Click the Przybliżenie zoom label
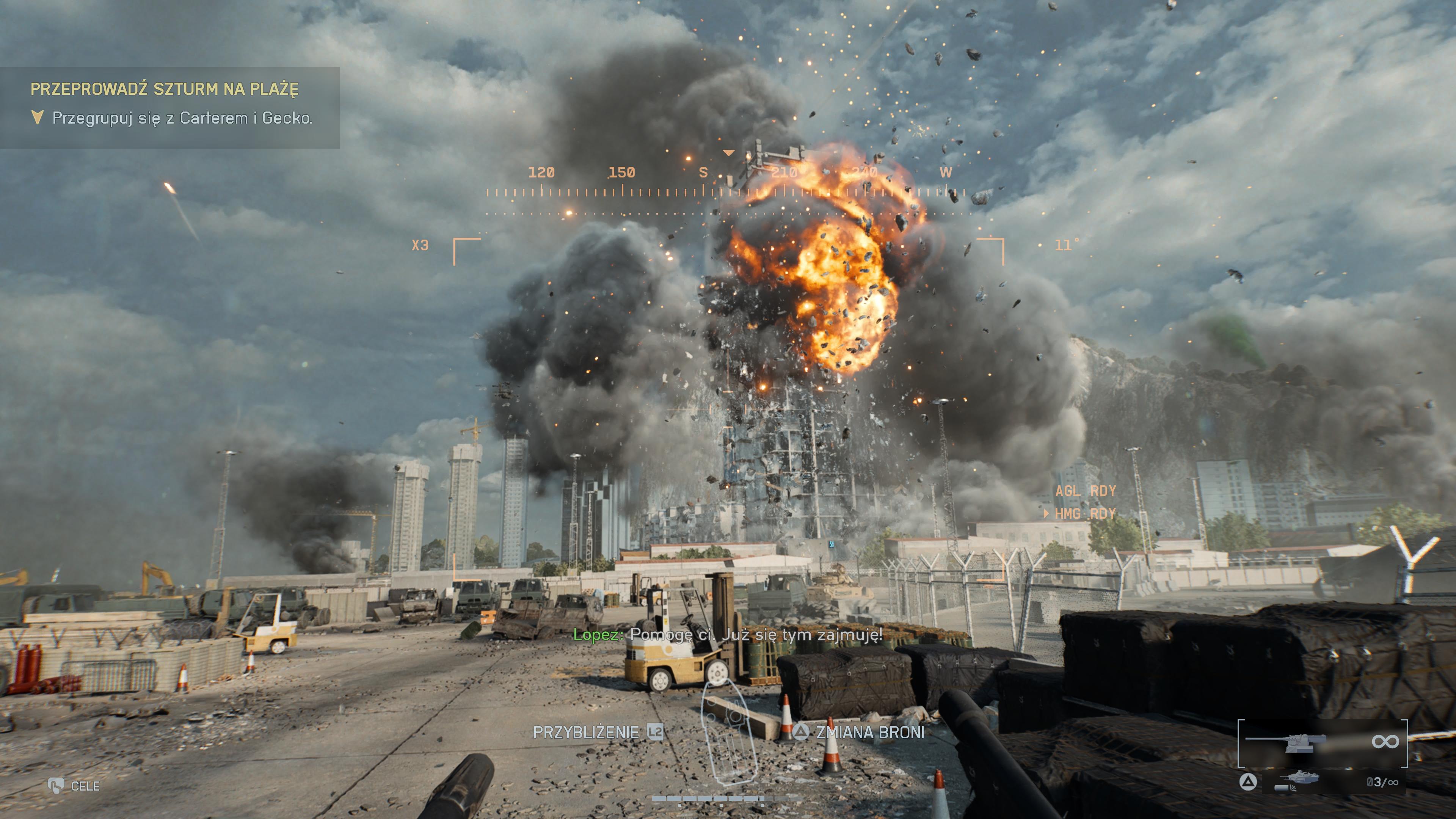Image resolution: width=1456 pixels, height=819 pixels. coord(586,733)
